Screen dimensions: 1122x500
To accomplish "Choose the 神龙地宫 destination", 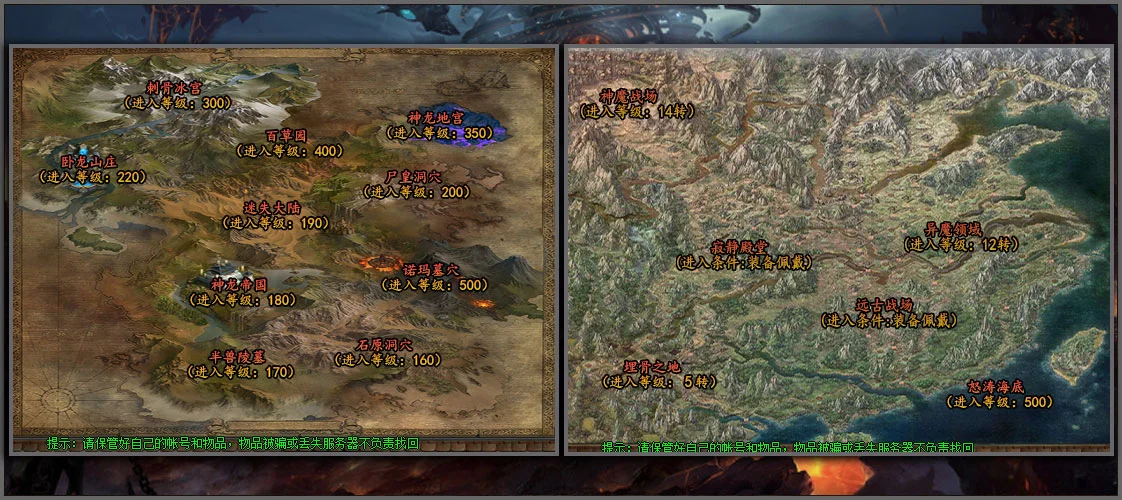I will [x=436, y=118].
